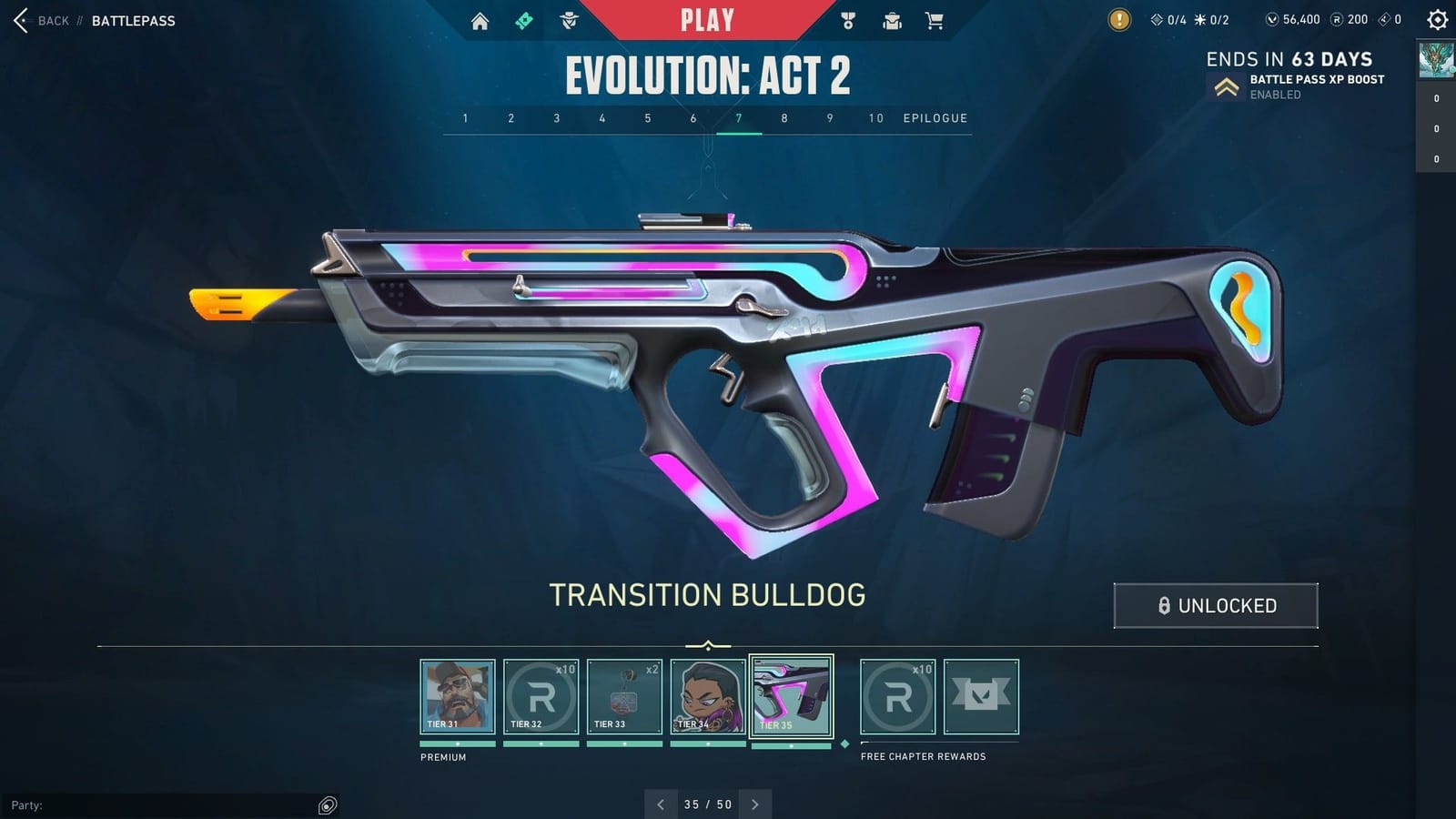
Task: Open the Epilogue chapter tab
Action: [x=934, y=118]
